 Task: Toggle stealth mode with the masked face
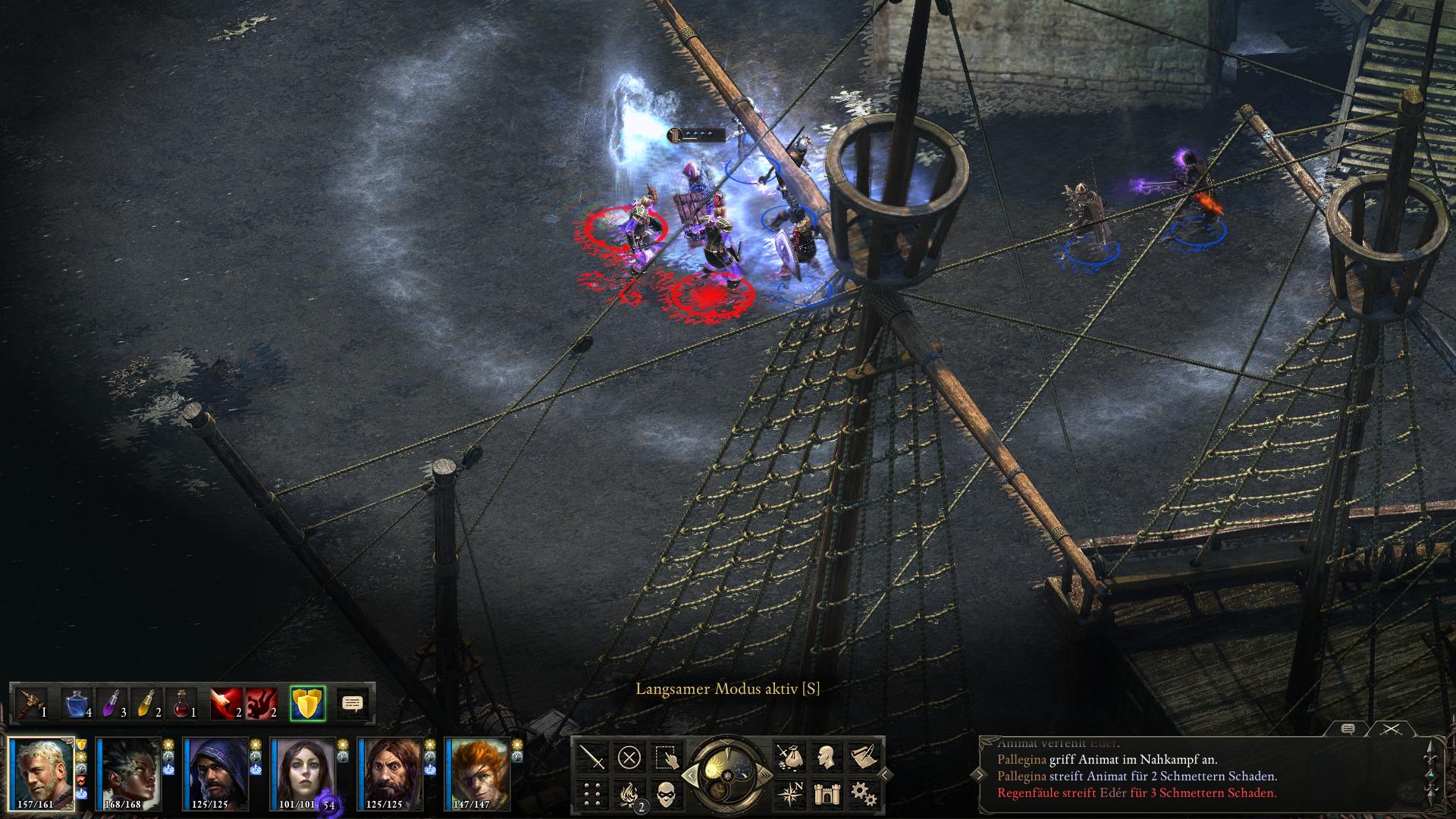(666, 794)
